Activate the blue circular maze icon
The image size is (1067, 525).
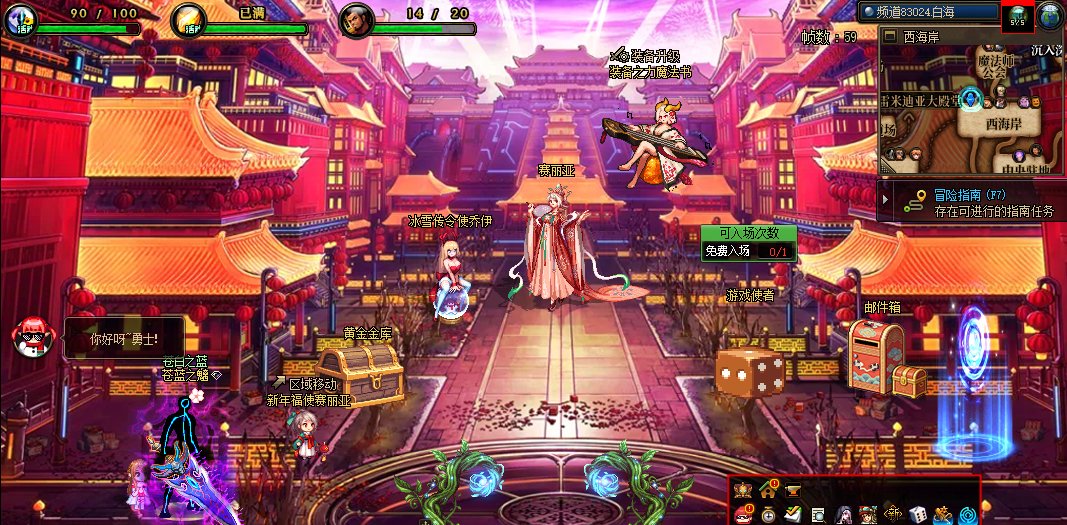[x=968, y=514]
